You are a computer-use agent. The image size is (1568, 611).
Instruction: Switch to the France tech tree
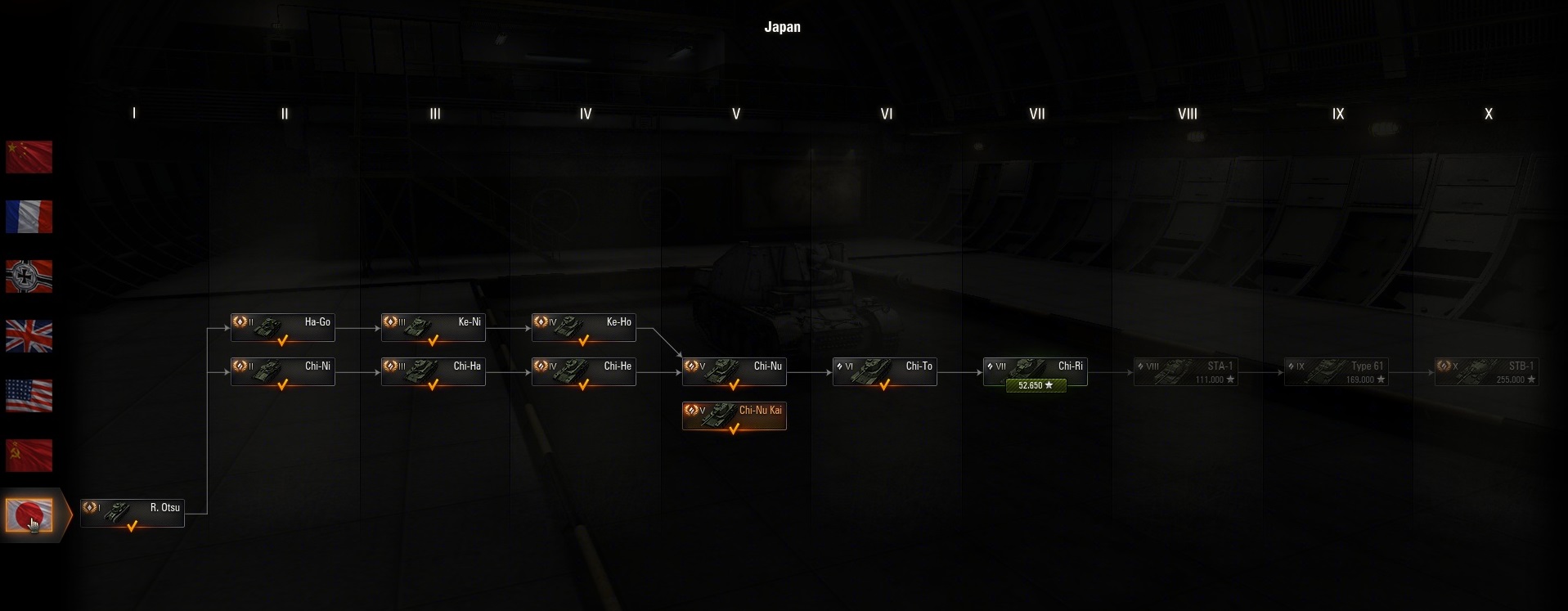pos(29,217)
